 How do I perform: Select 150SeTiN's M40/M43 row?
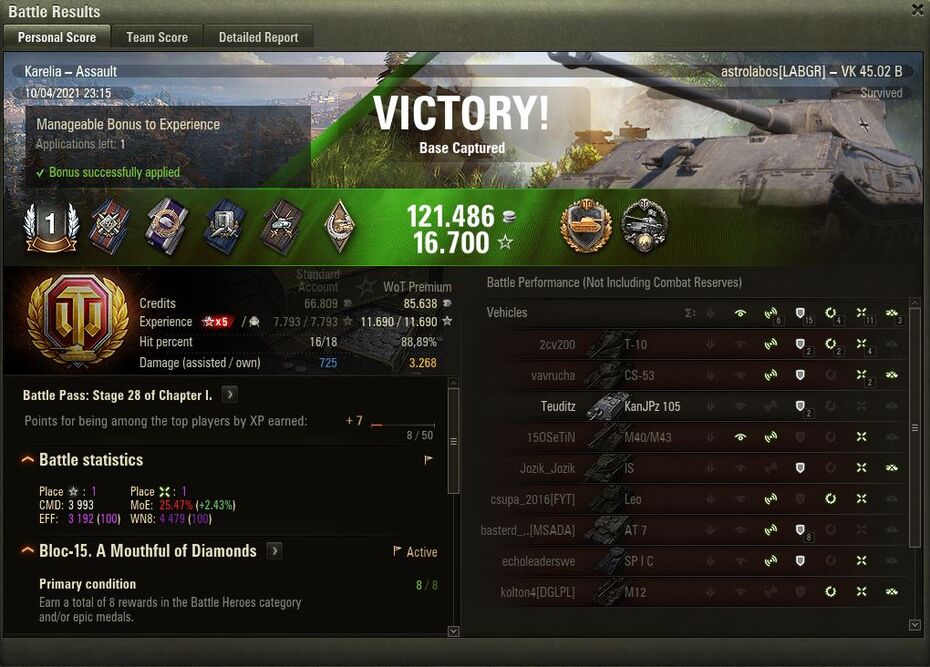coord(648,437)
